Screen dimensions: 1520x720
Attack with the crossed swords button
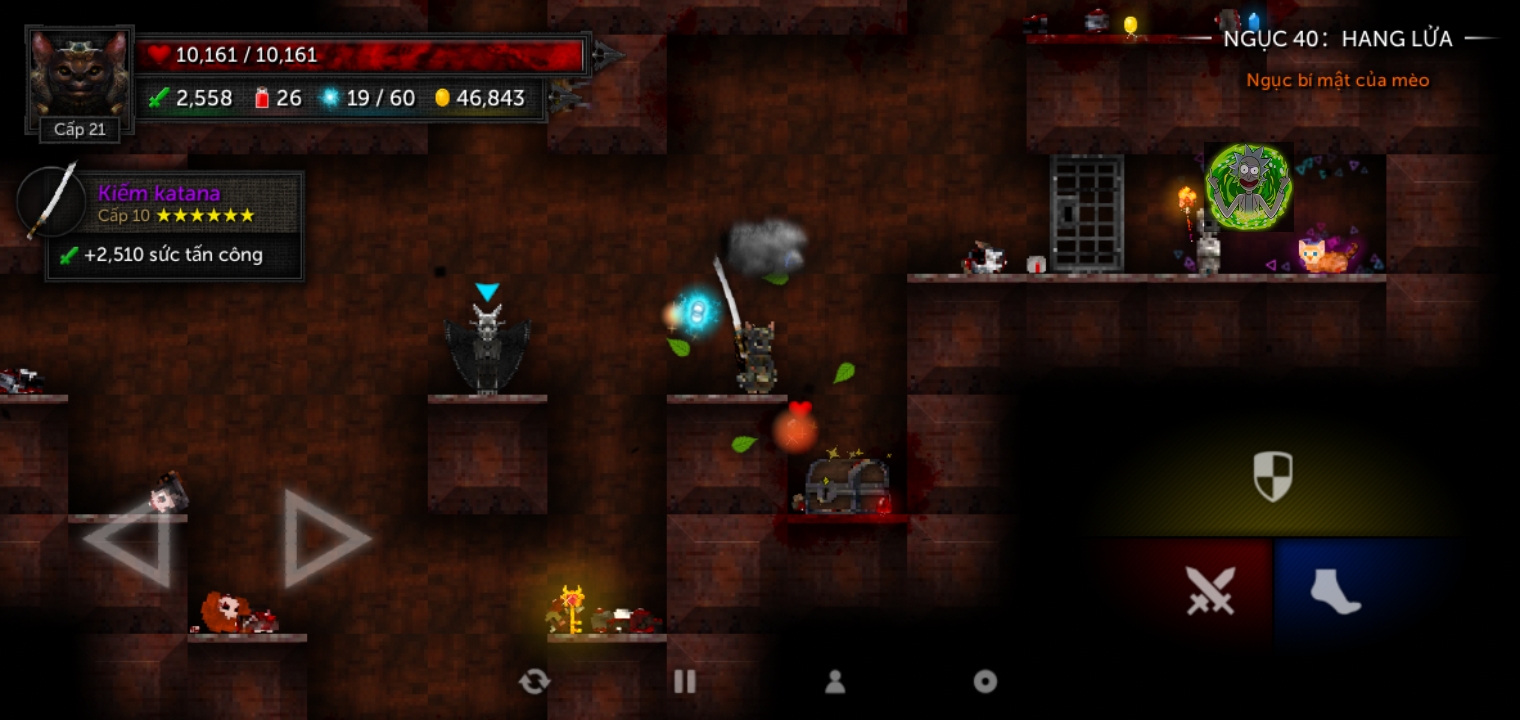click(x=1210, y=590)
